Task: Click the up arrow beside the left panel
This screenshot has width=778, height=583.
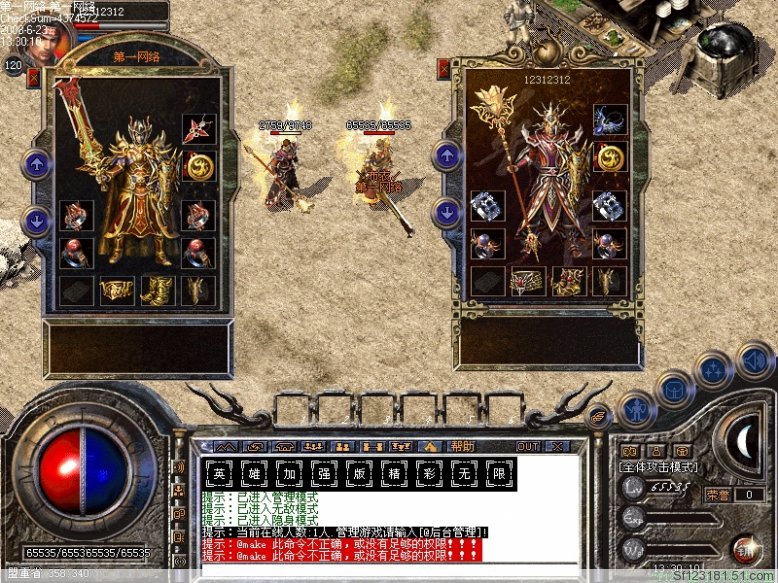Action: coord(37,164)
